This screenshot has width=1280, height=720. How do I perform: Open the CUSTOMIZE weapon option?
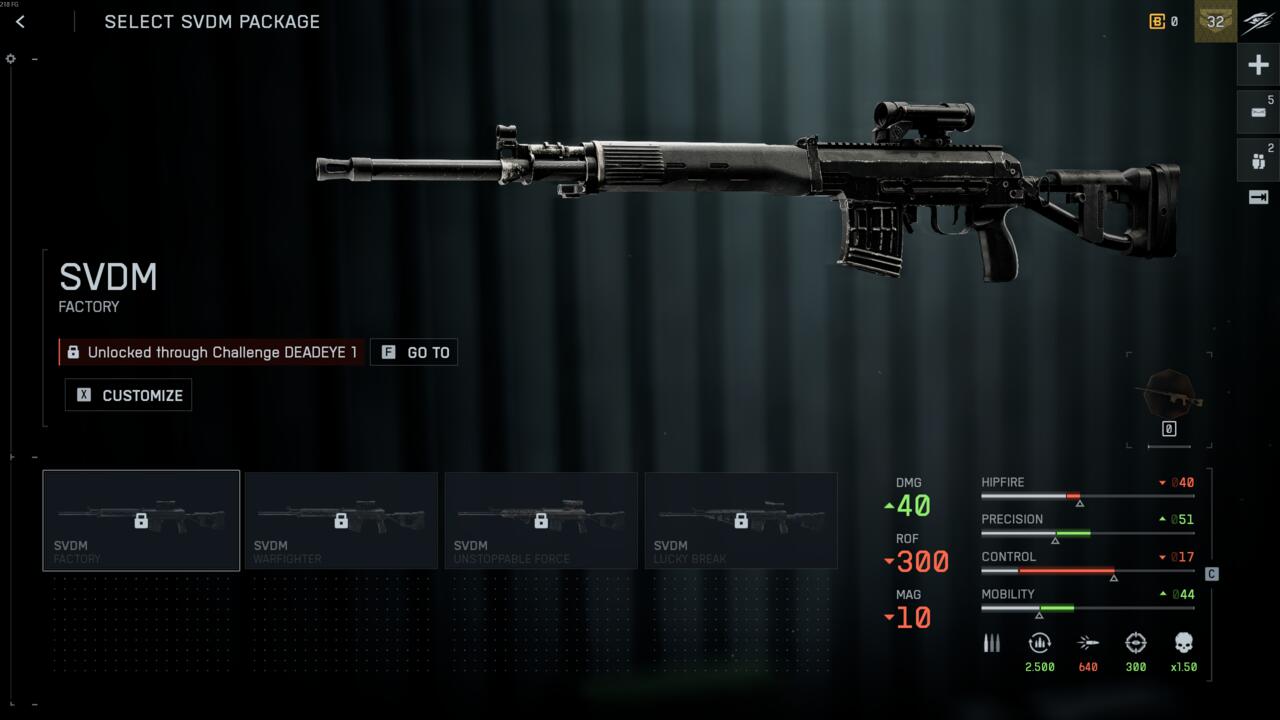(x=129, y=395)
